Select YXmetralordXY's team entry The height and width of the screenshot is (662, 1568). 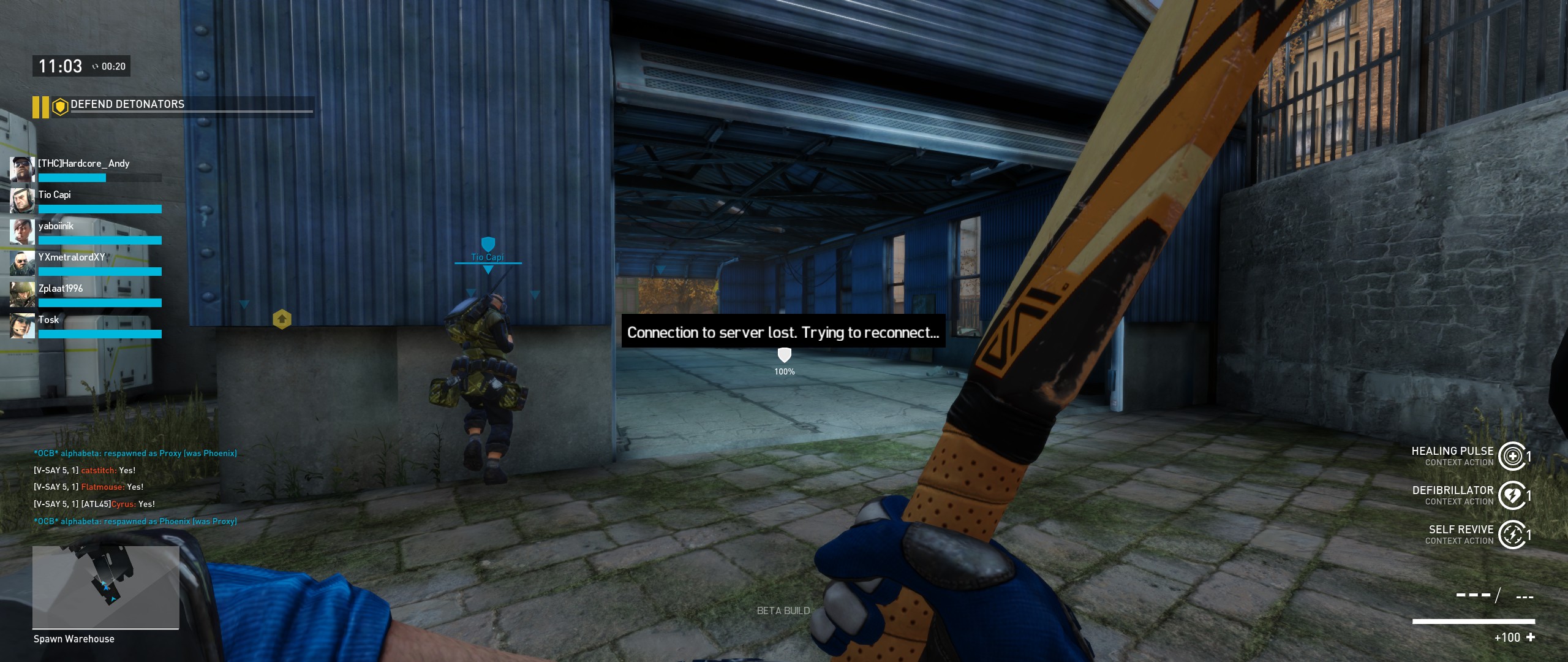72,257
